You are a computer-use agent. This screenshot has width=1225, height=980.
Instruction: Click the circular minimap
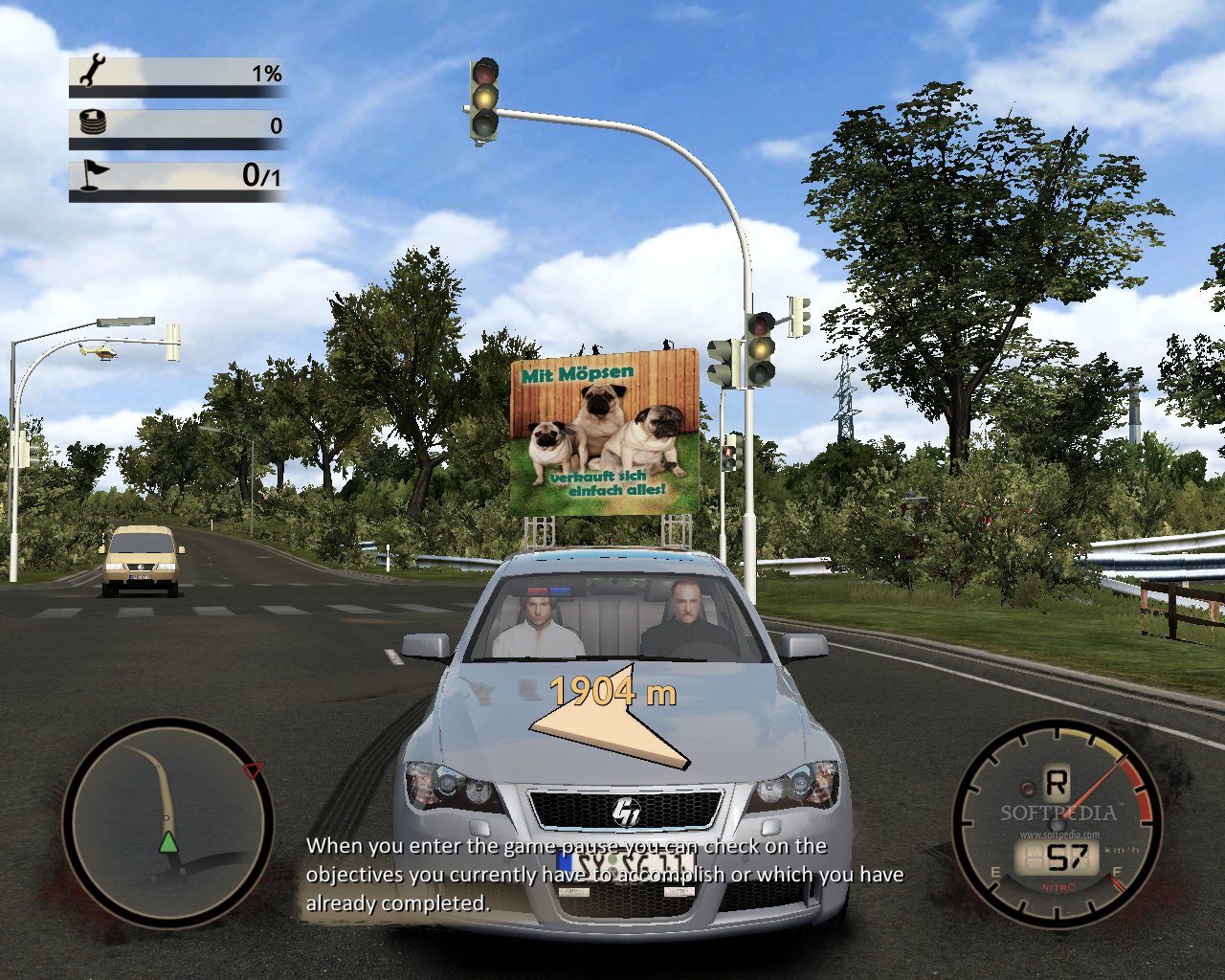pos(167,821)
